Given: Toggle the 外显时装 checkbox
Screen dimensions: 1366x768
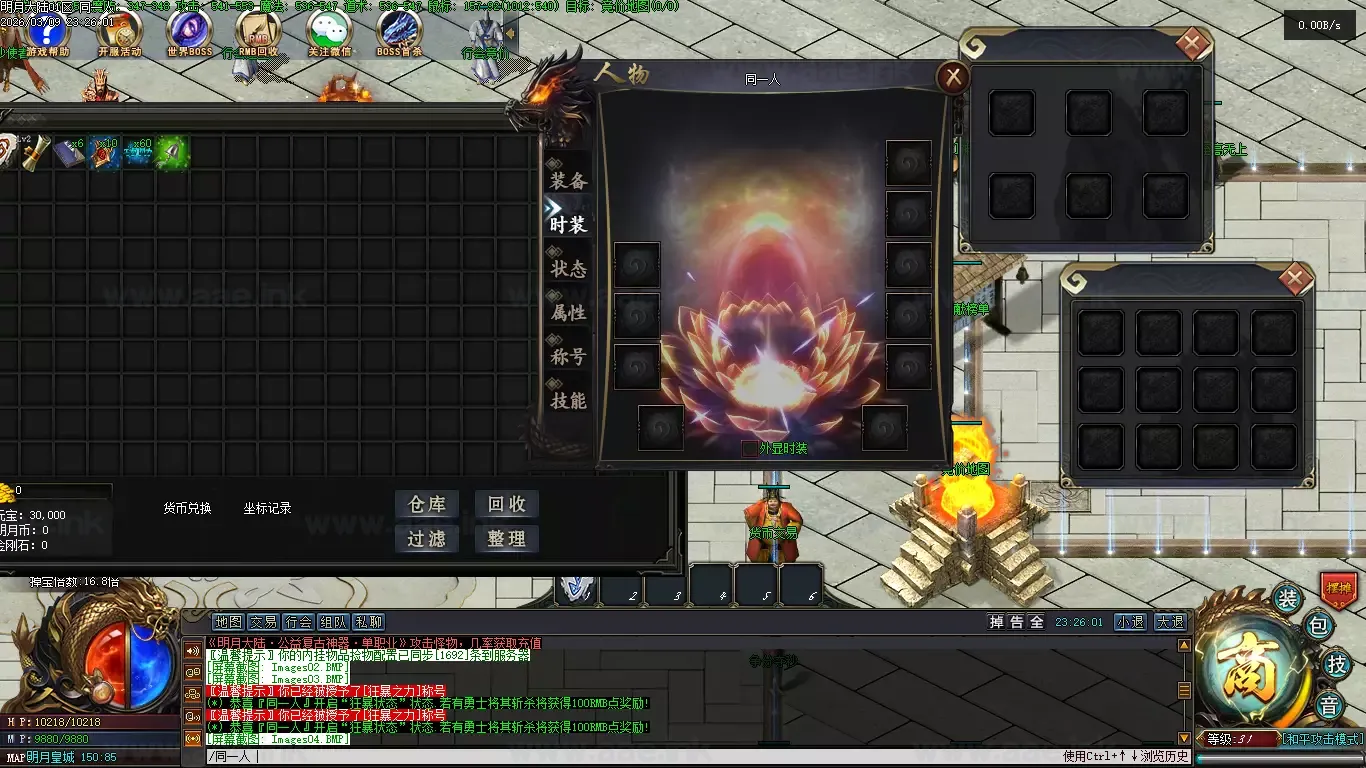Looking at the screenshot, I should [750, 449].
